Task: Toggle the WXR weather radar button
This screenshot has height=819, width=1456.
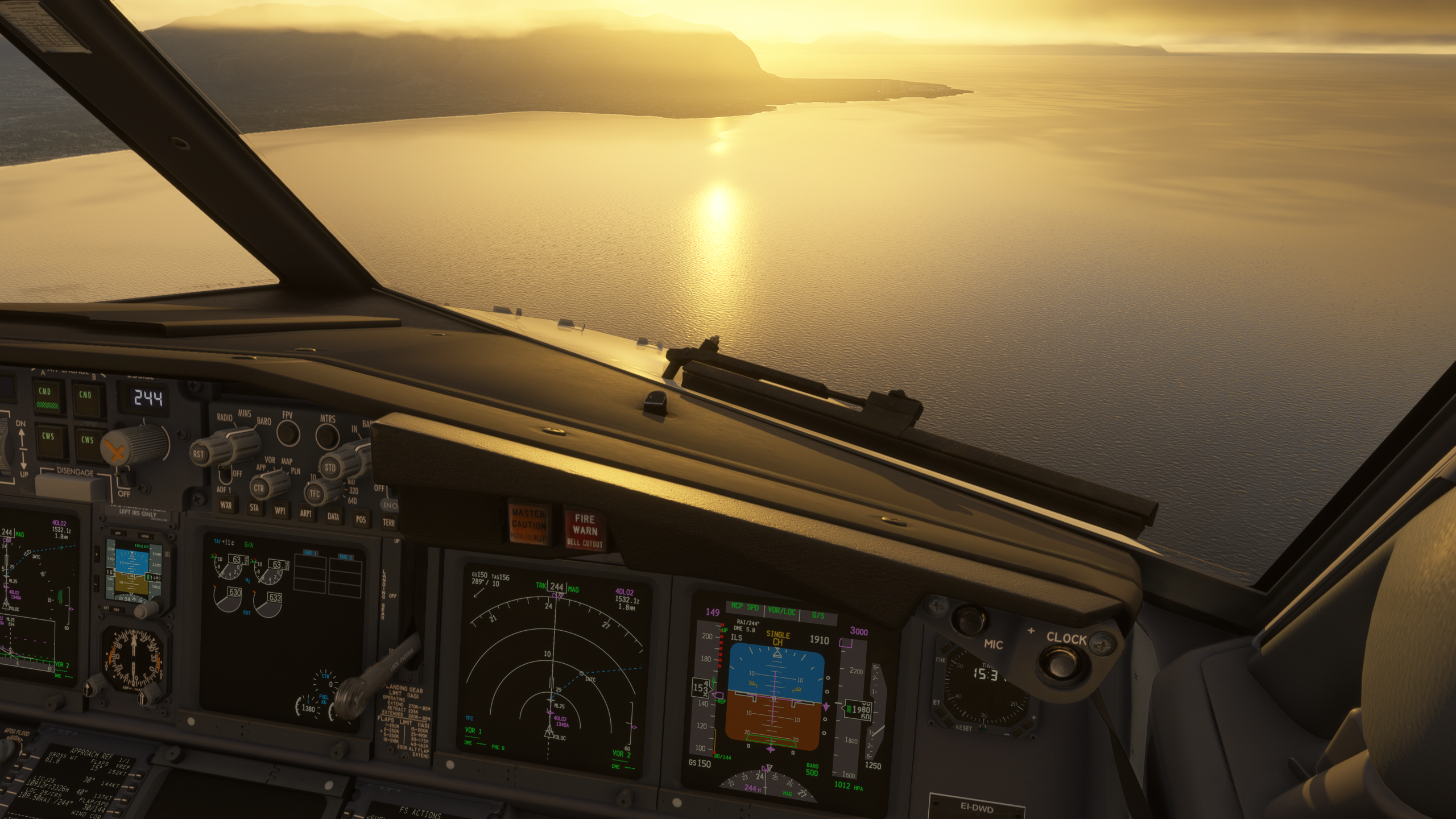Action: (x=225, y=506)
